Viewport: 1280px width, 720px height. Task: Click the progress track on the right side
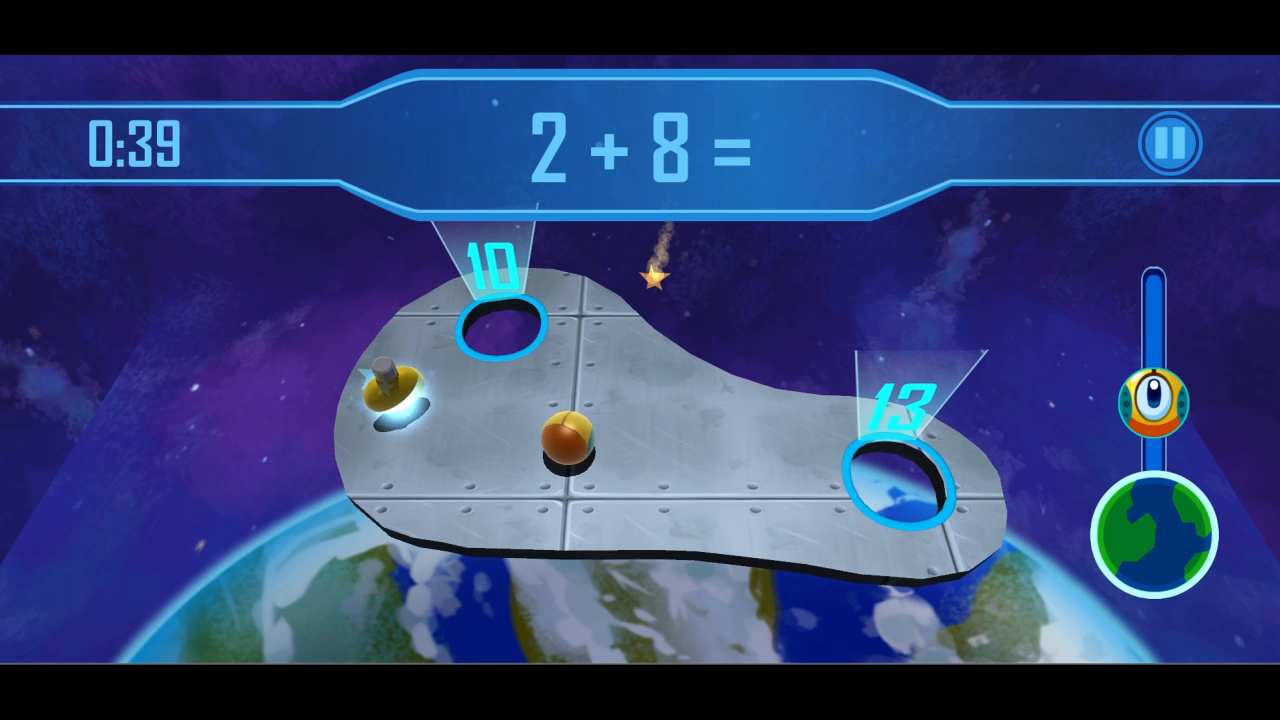[x=1155, y=320]
